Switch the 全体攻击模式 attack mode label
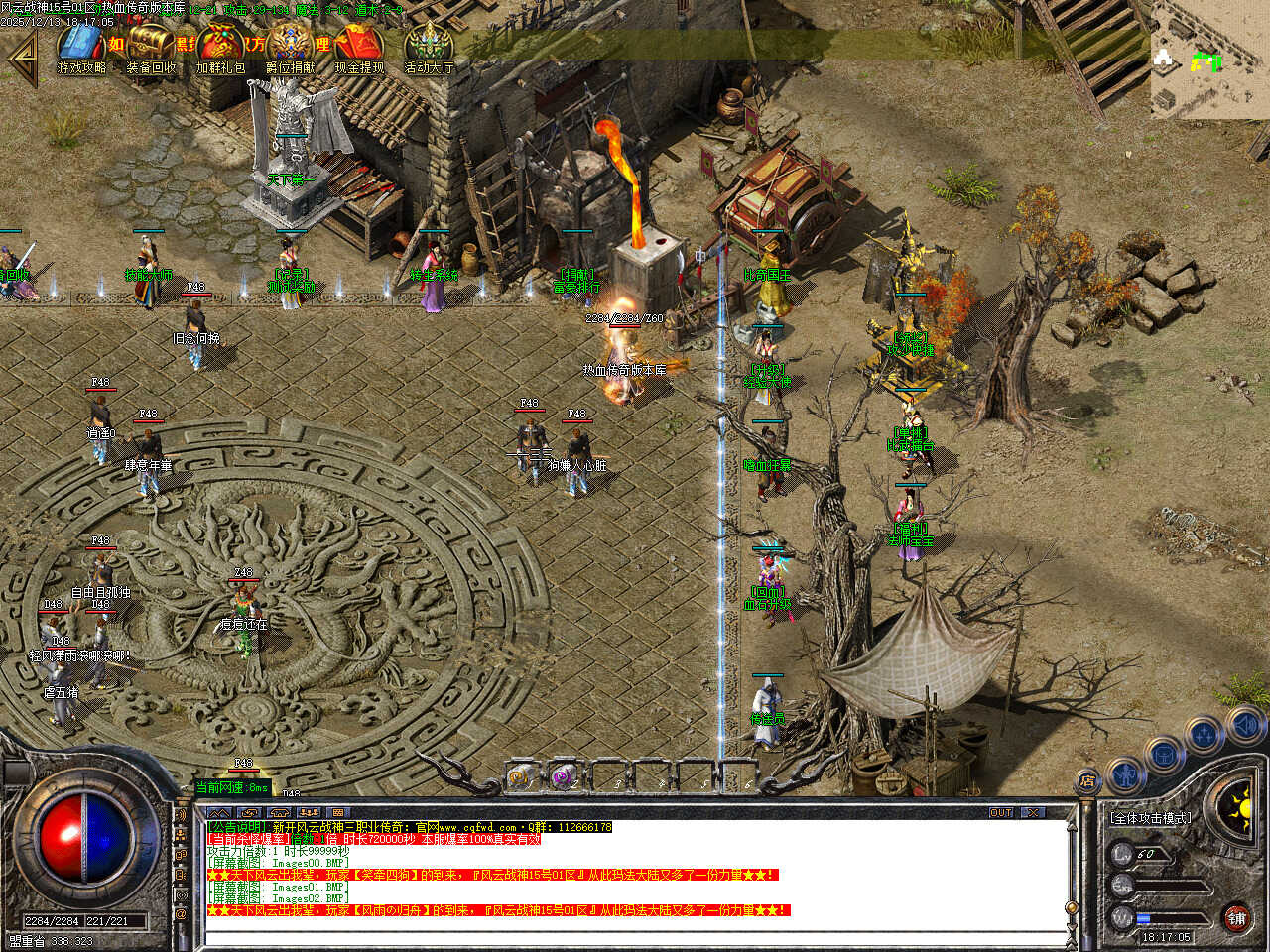1270x952 pixels. 1150,818
